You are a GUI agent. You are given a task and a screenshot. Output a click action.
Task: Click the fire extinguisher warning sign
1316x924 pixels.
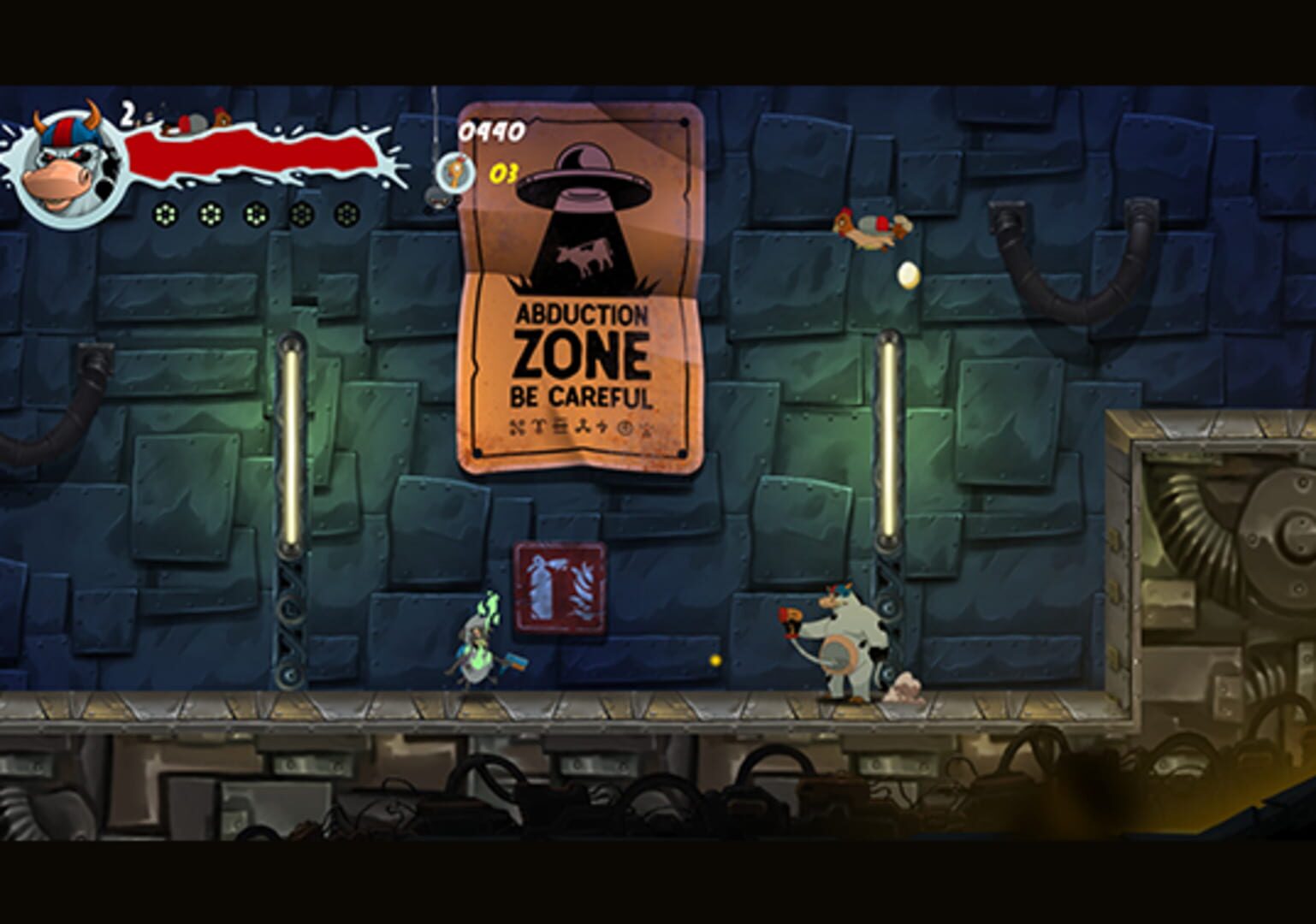pos(560,587)
